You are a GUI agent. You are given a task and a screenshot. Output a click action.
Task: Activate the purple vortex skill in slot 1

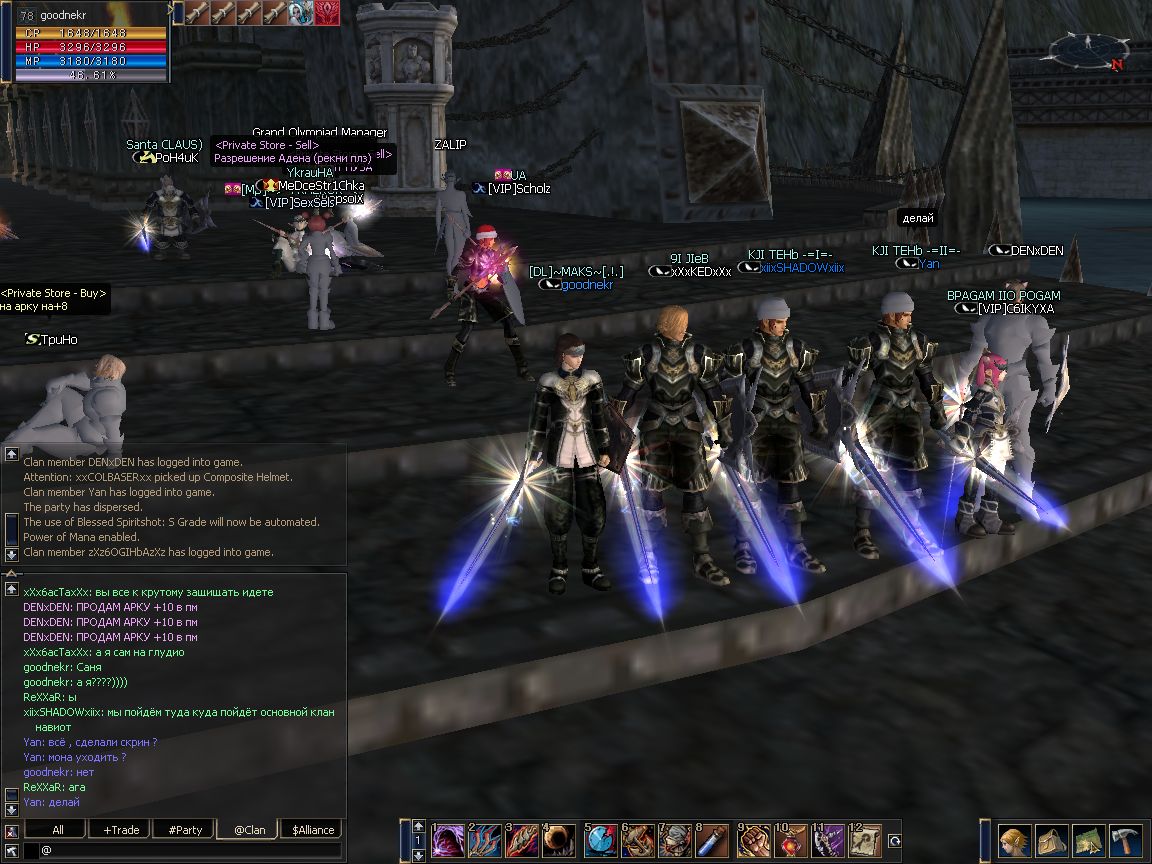click(448, 840)
